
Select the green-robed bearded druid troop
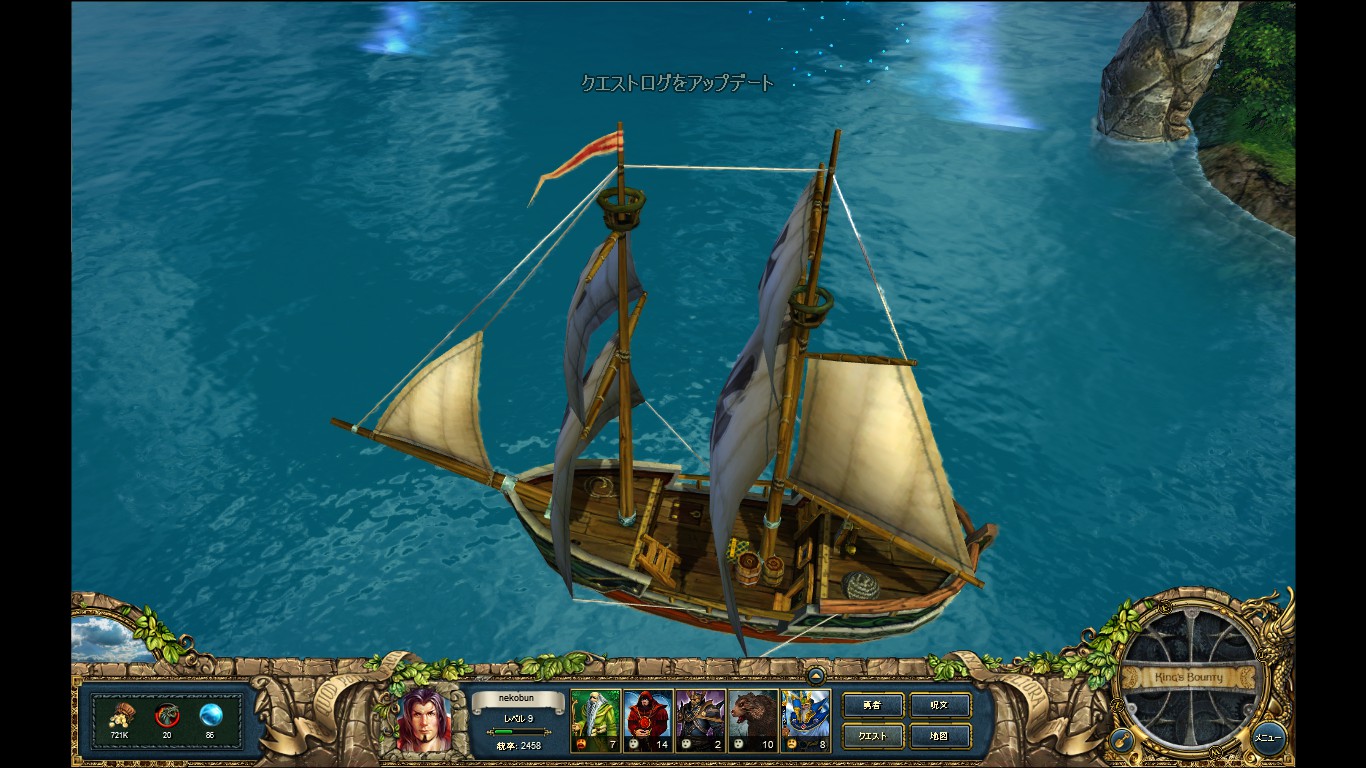[x=595, y=720]
